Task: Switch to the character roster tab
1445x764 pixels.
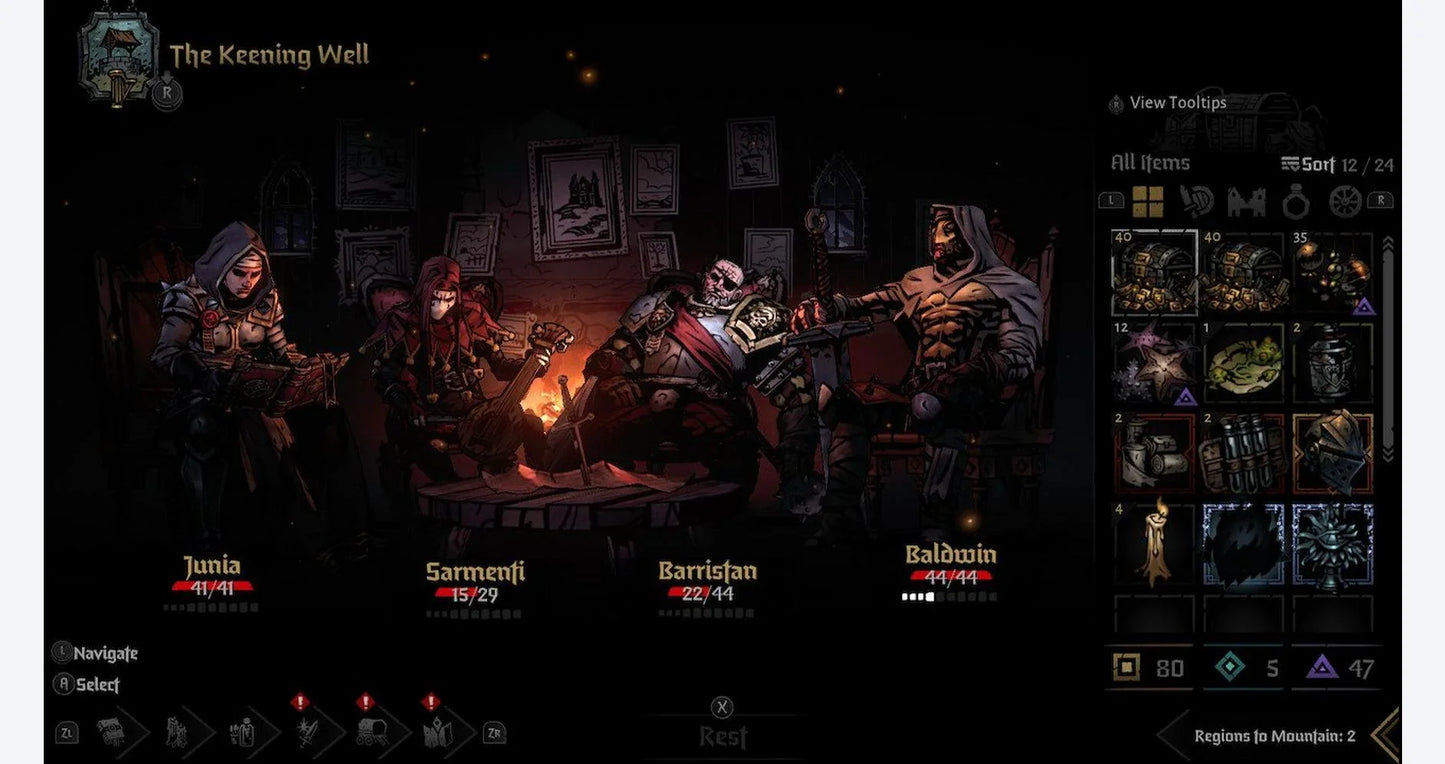Action: click(176, 733)
